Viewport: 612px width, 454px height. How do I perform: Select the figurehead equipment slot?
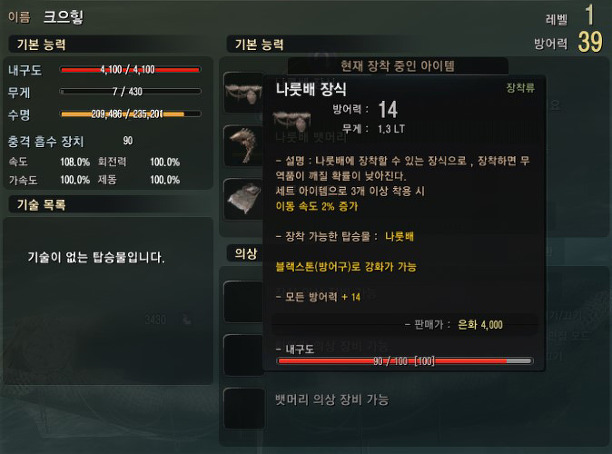pyautogui.click(x=243, y=145)
